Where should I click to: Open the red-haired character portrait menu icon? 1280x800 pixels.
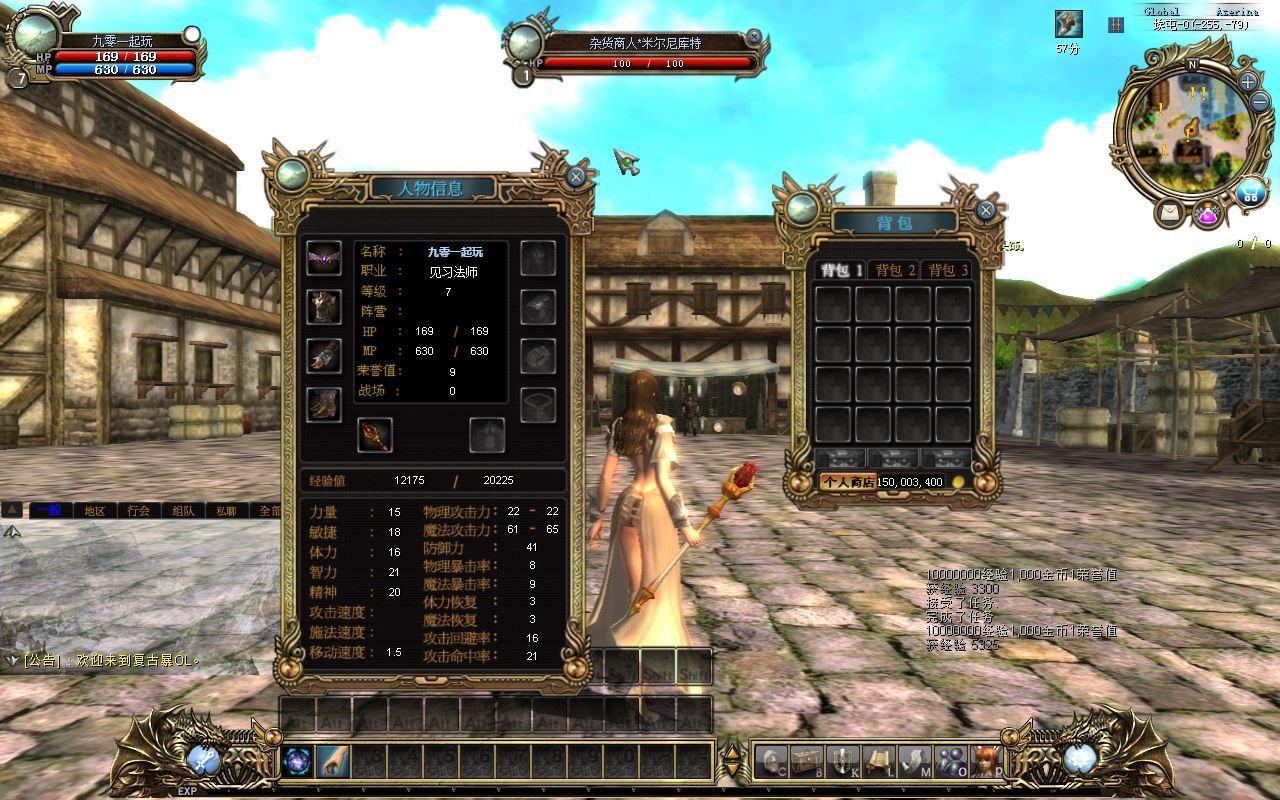tap(986, 762)
